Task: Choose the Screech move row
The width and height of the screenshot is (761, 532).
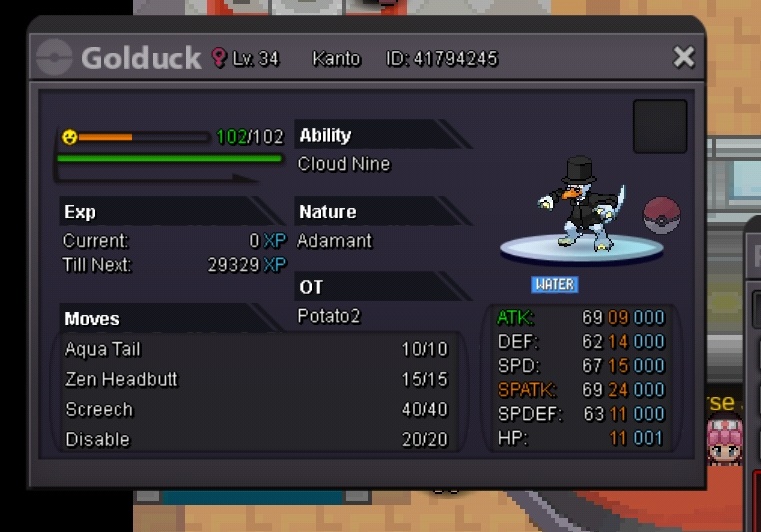Action: pyautogui.click(x=256, y=410)
